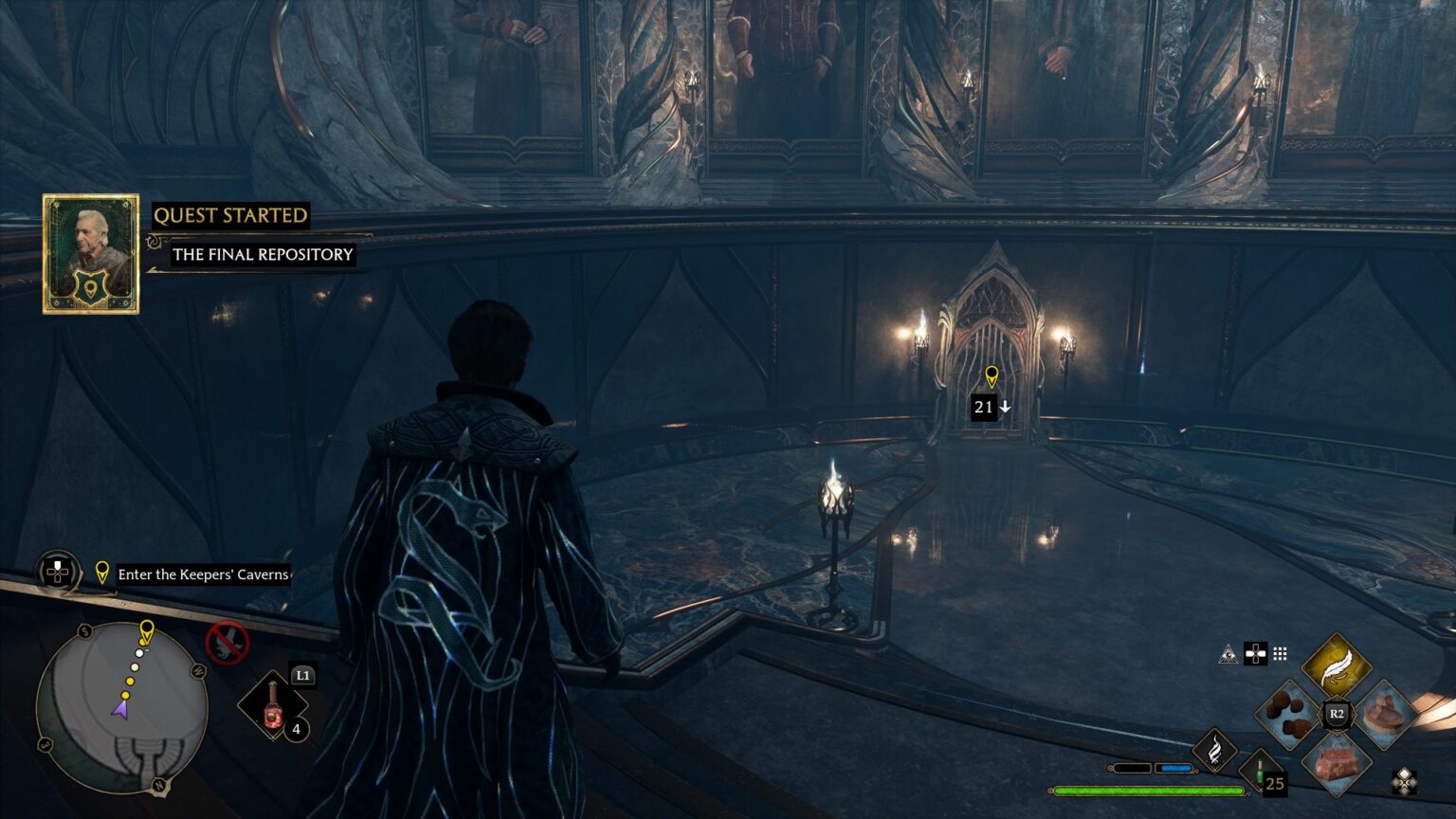Select the Enter the Keepers' Caverns objective
This screenshot has width=1456, height=819.
tap(203, 574)
